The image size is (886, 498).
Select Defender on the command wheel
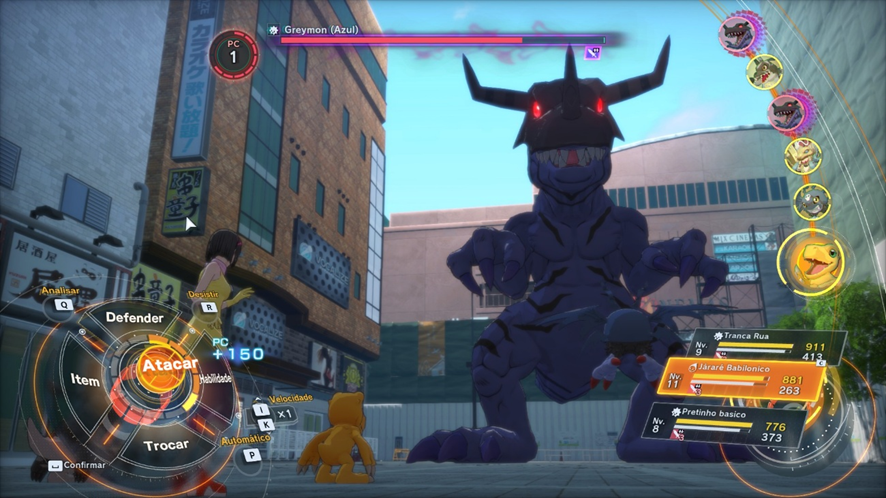pyautogui.click(x=135, y=317)
